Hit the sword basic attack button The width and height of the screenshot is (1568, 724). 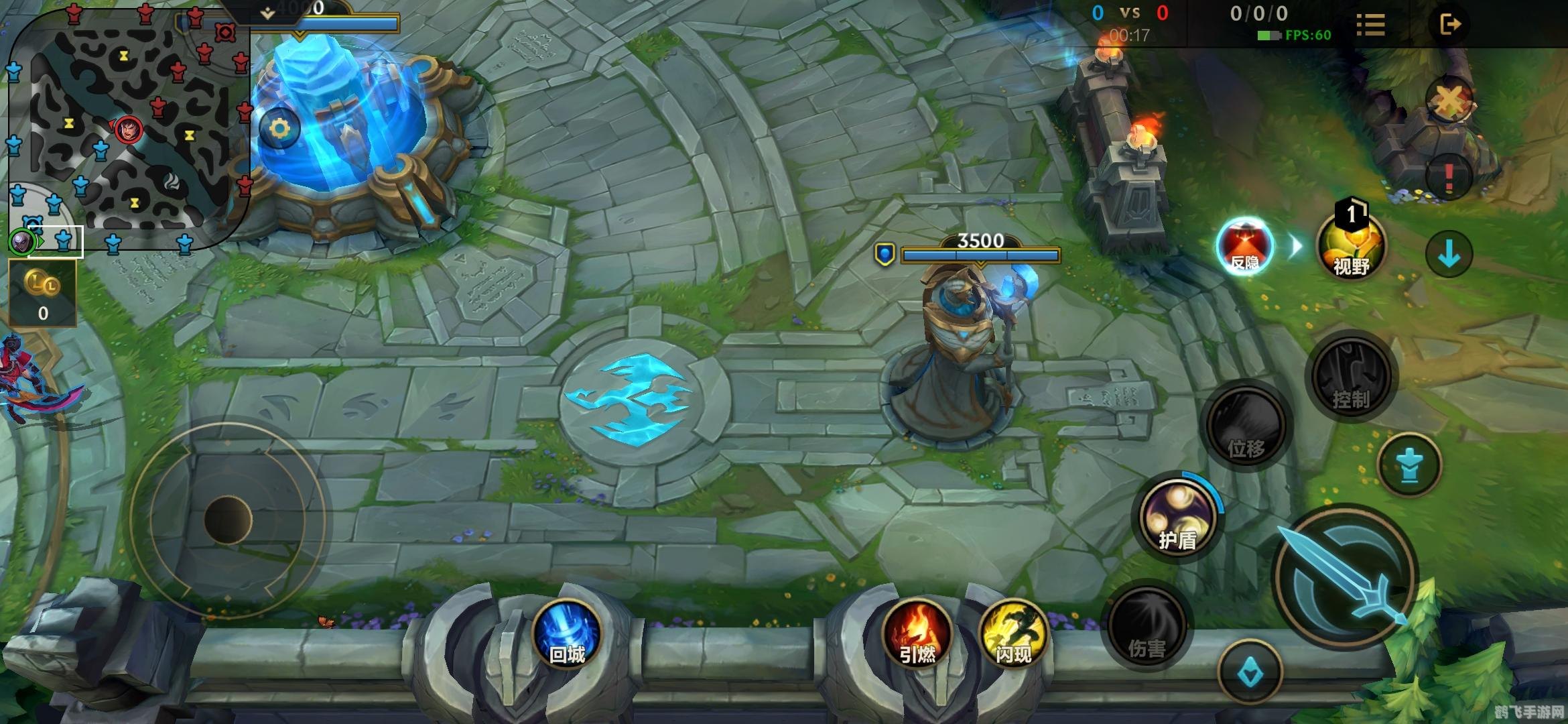pos(1346,577)
